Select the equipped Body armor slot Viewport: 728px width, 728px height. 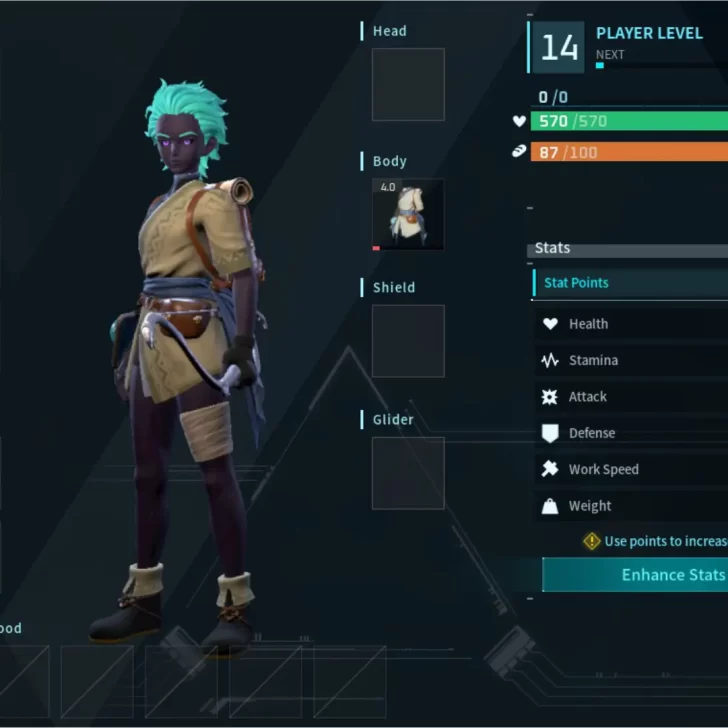(x=408, y=215)
